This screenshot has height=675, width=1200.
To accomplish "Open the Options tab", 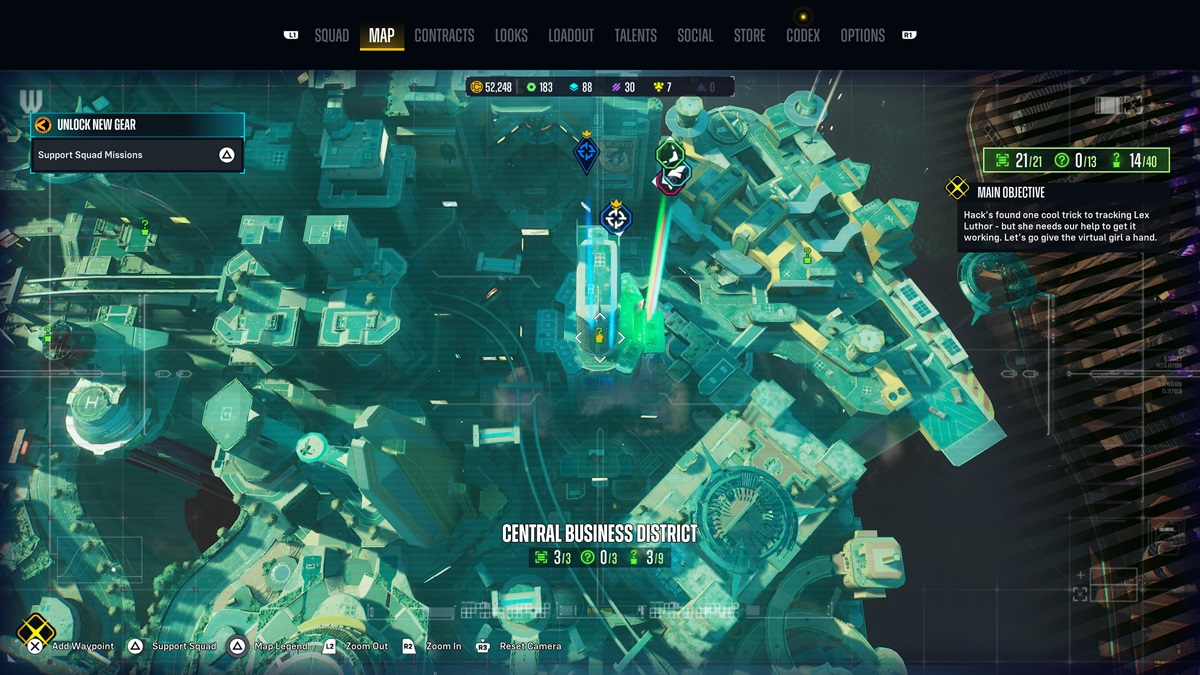I will pos(862,36).
